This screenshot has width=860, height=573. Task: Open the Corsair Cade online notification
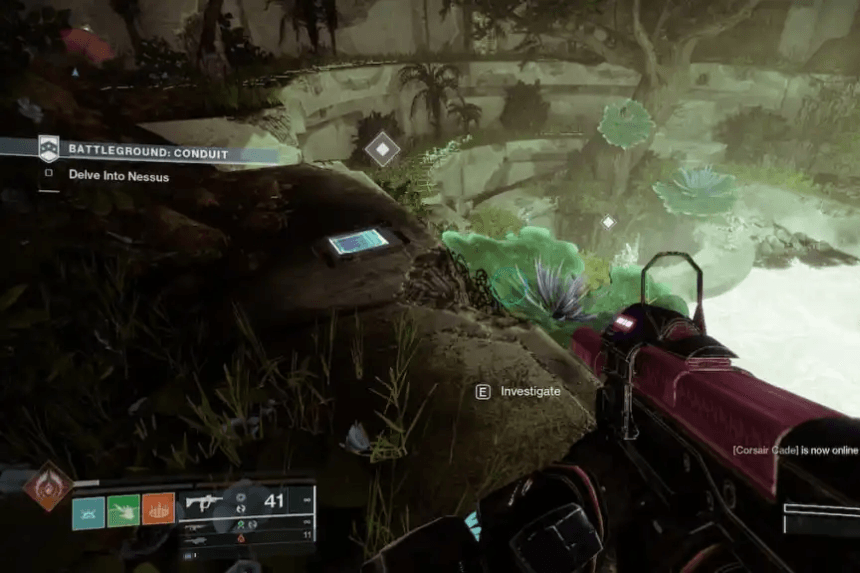[x=795, y=451]
